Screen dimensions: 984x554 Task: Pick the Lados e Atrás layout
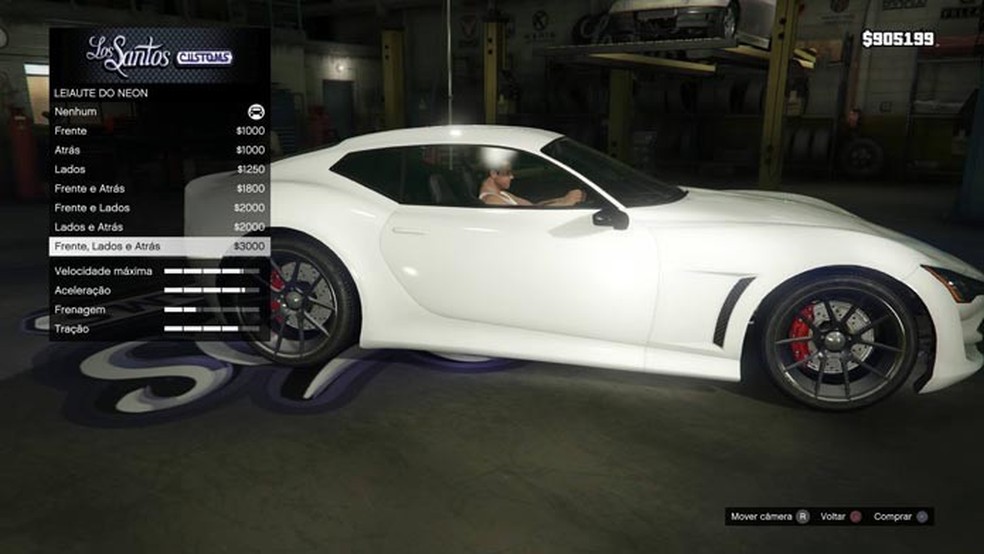pyautogui.click(x=159, y=227)
